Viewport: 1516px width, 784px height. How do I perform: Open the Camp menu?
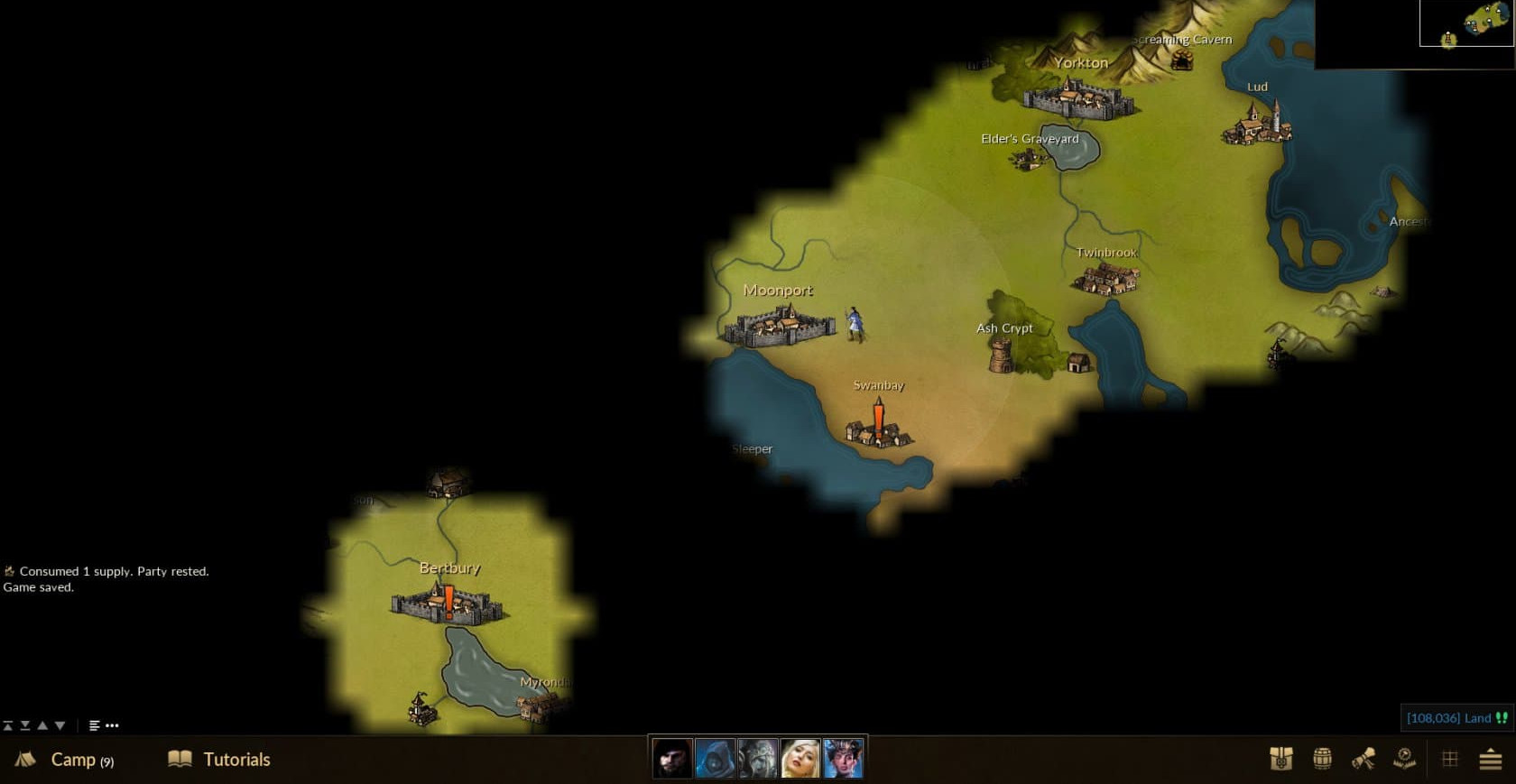pyautogui.click(x=65, y=760)
